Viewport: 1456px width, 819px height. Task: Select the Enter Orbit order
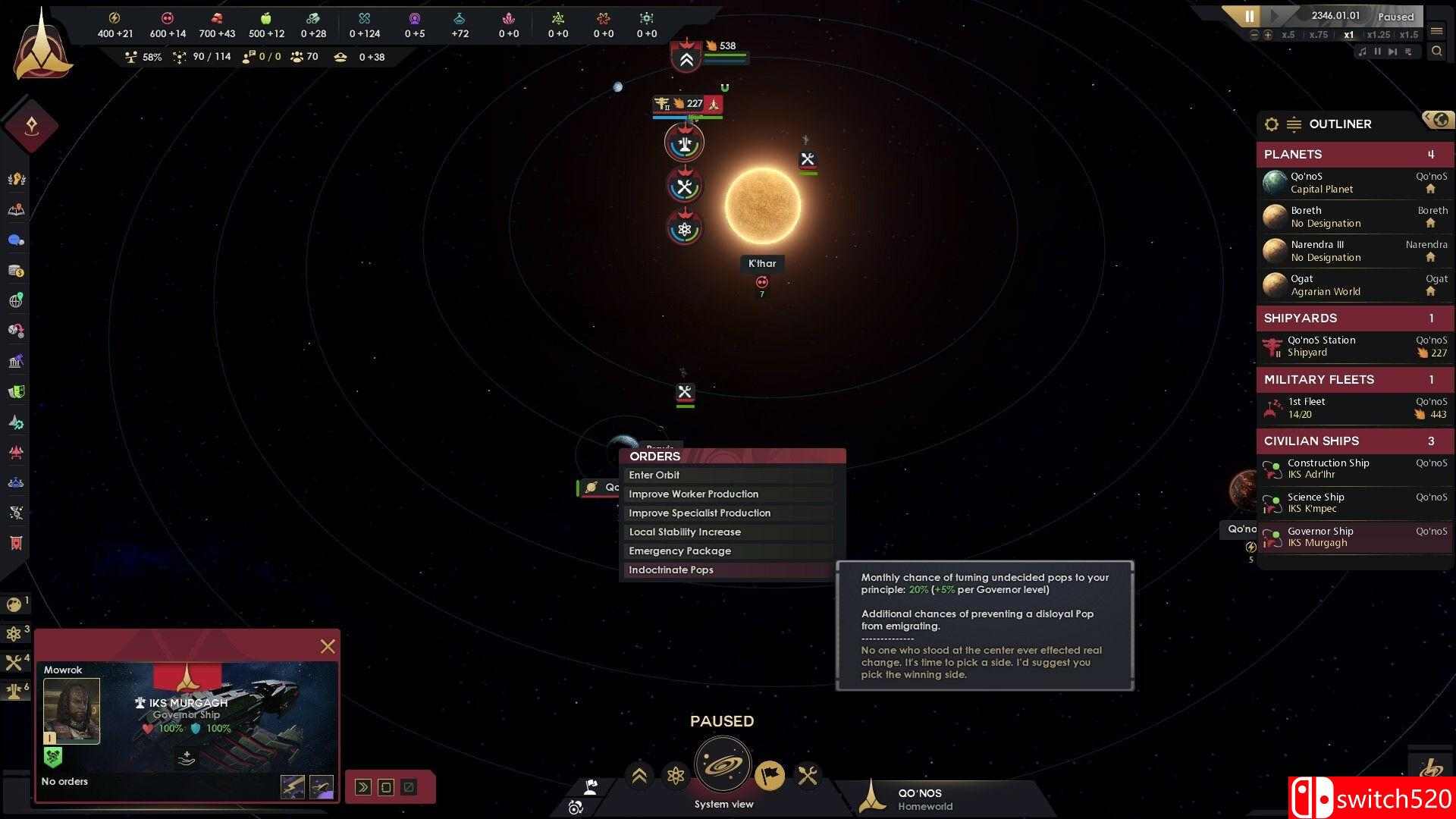click(728, 475)
